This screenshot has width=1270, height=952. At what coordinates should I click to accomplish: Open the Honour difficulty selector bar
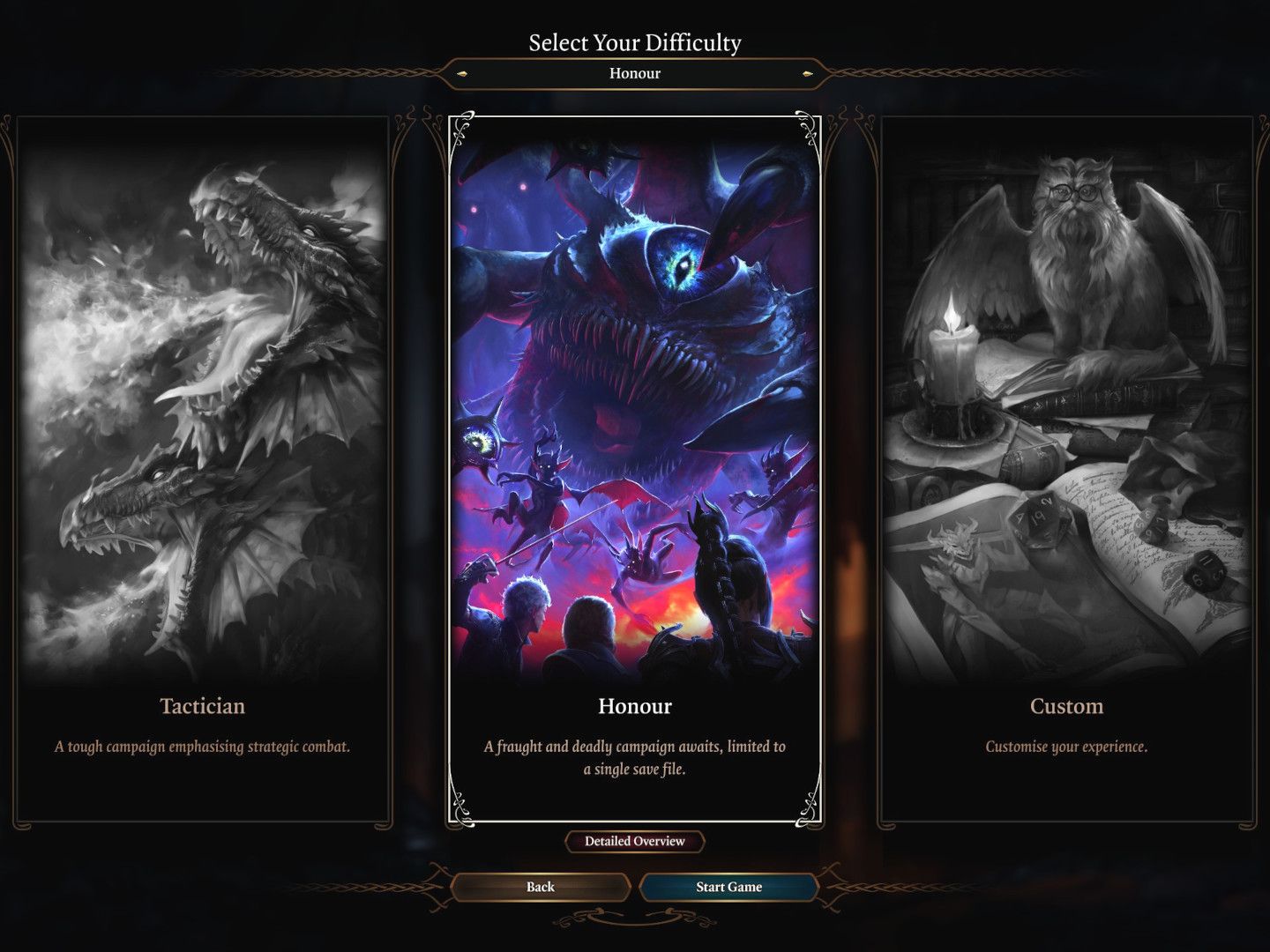634,74
